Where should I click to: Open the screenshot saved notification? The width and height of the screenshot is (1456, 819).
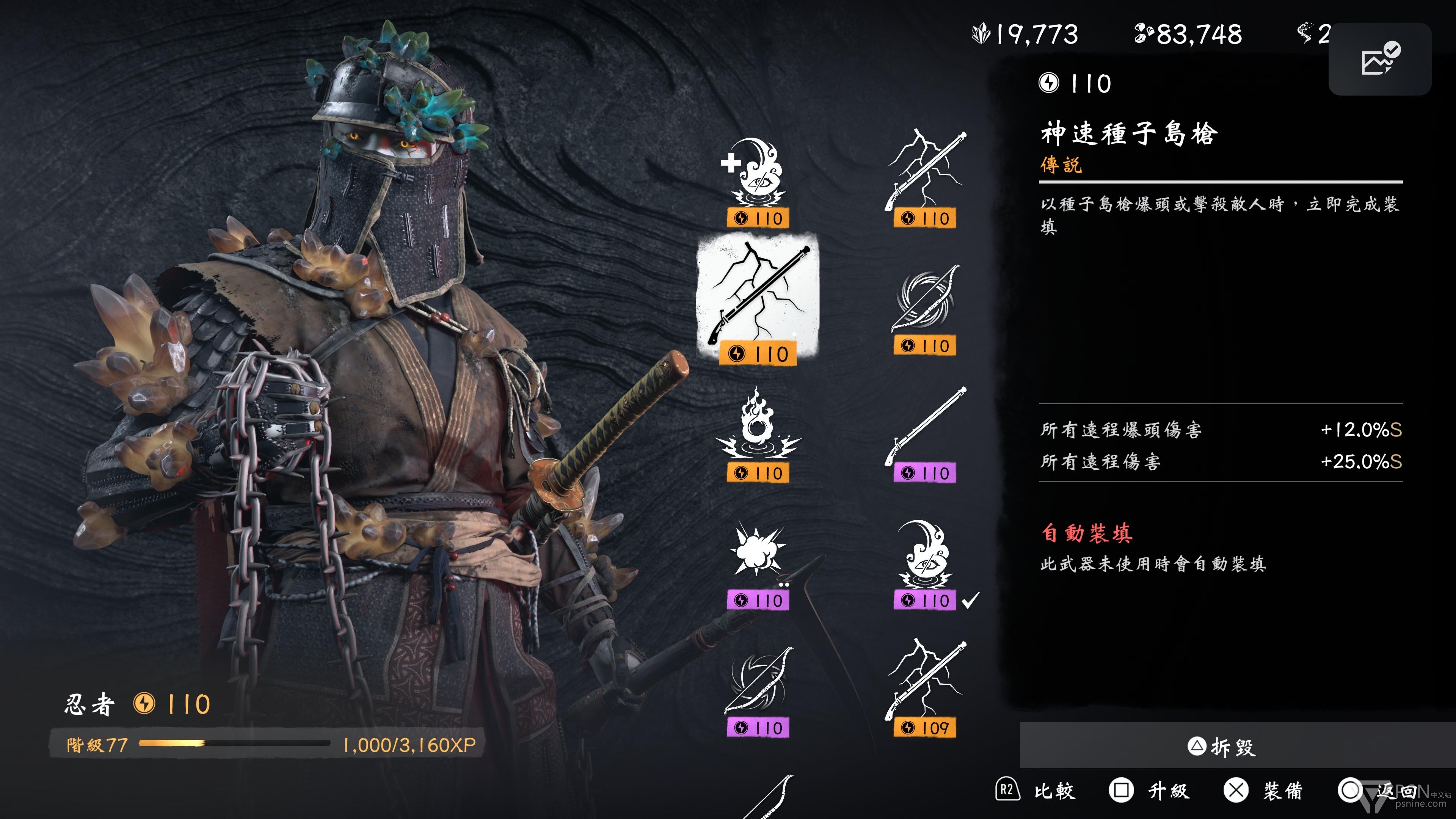pos(1379,59)
